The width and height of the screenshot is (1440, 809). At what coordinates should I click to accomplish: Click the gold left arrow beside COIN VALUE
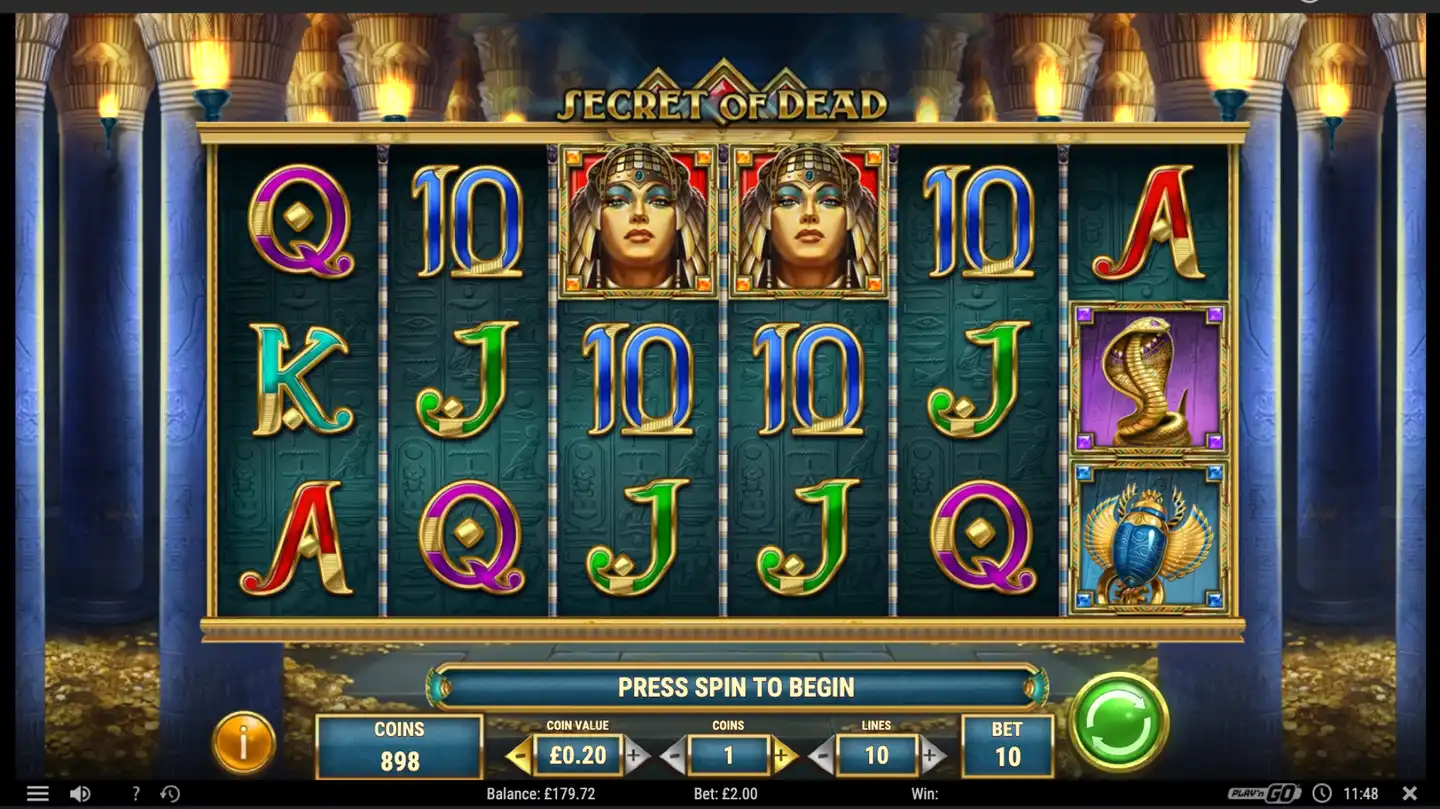point(517,755)
